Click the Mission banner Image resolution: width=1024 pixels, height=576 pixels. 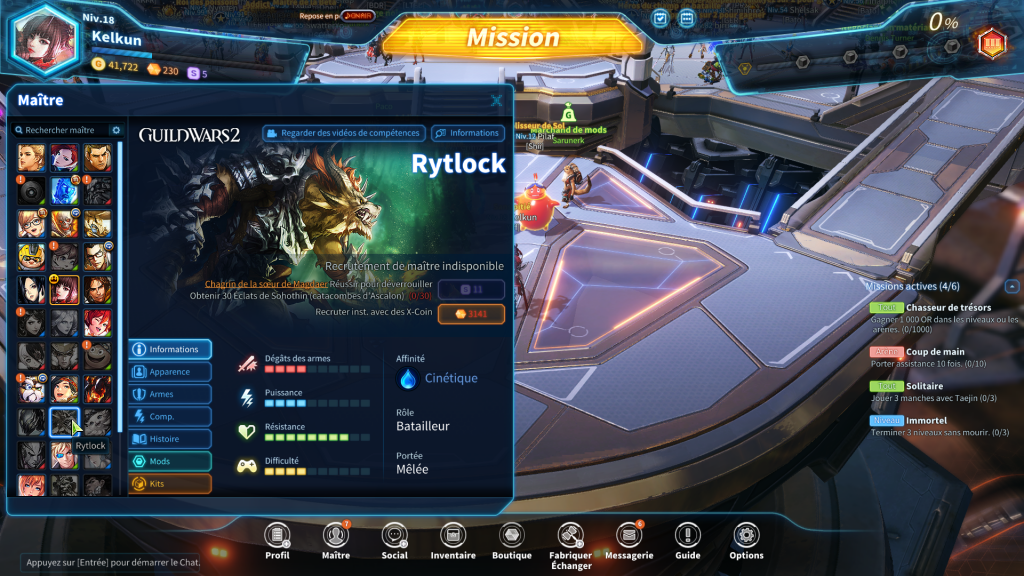(x=513, y=38)
